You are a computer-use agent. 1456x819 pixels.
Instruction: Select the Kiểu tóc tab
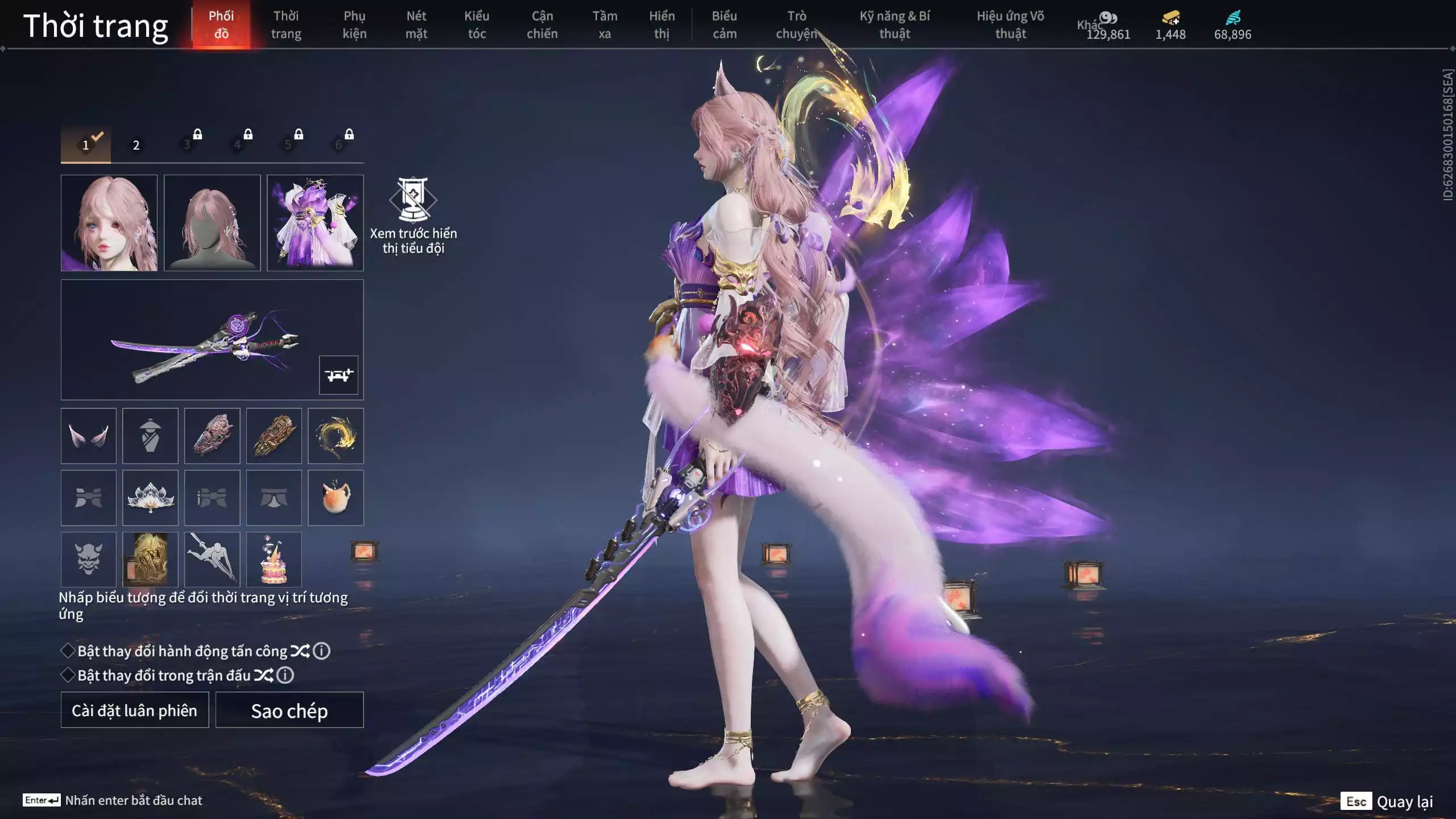coord(477,25)
